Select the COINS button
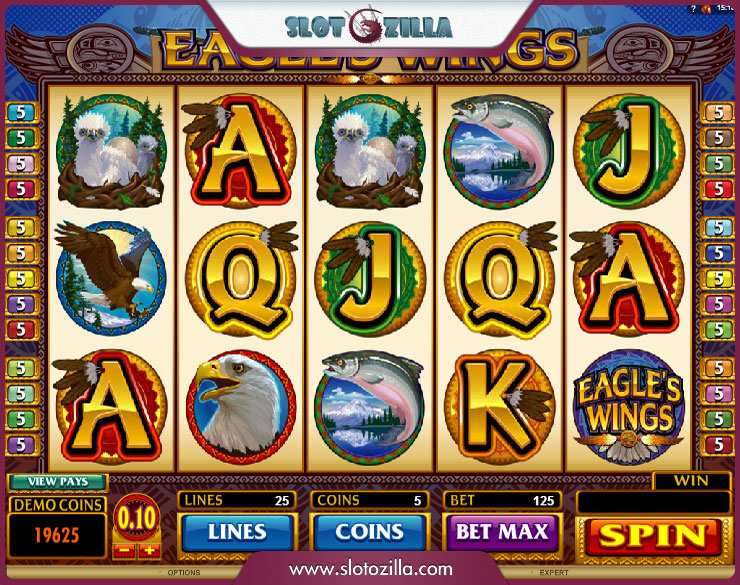This screenshot has width=740, height=585. (x=370, y=531)
